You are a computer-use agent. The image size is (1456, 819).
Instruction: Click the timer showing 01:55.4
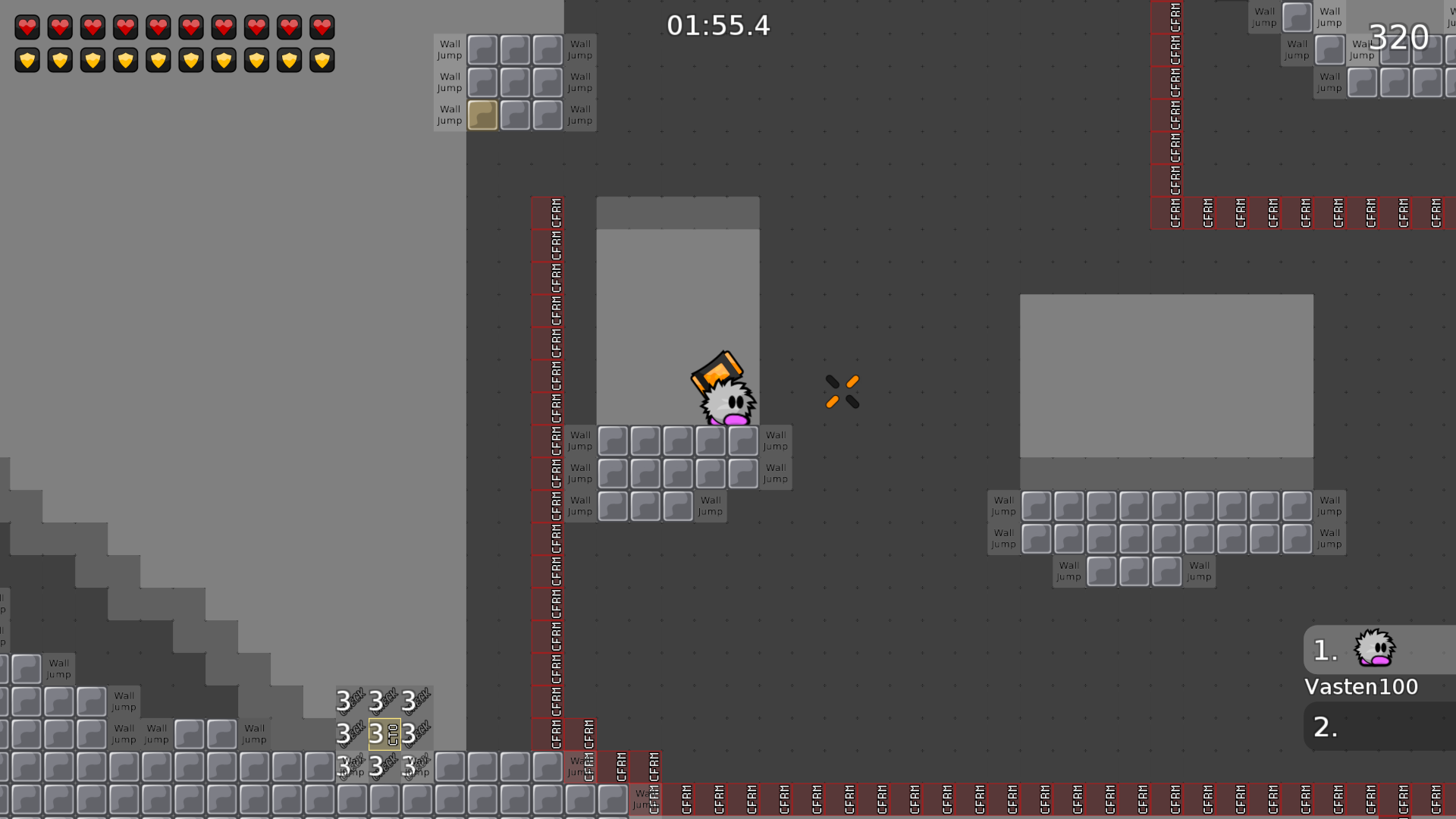[717, 25]
